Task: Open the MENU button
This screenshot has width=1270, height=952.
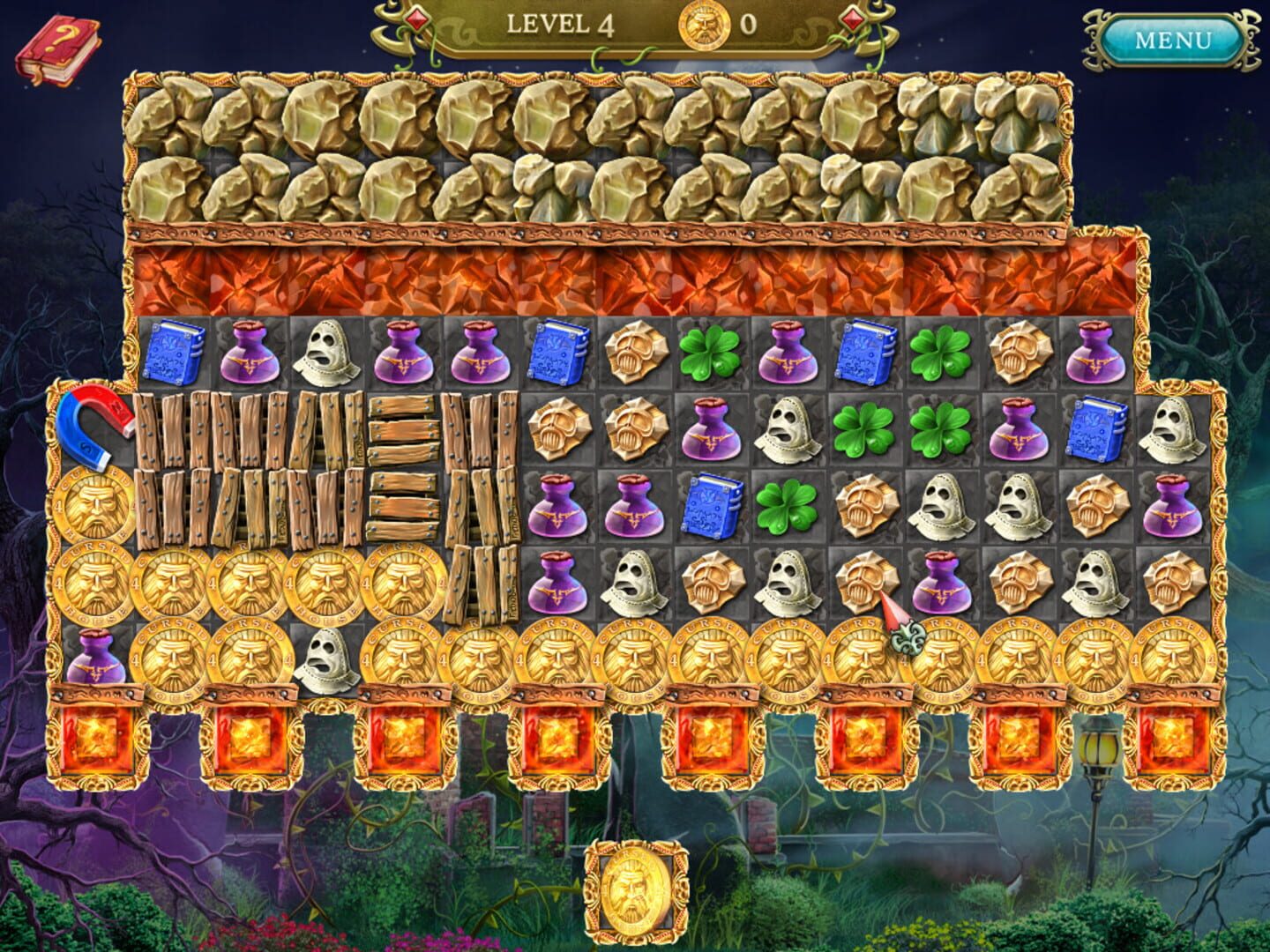Action: point(1173,40)
